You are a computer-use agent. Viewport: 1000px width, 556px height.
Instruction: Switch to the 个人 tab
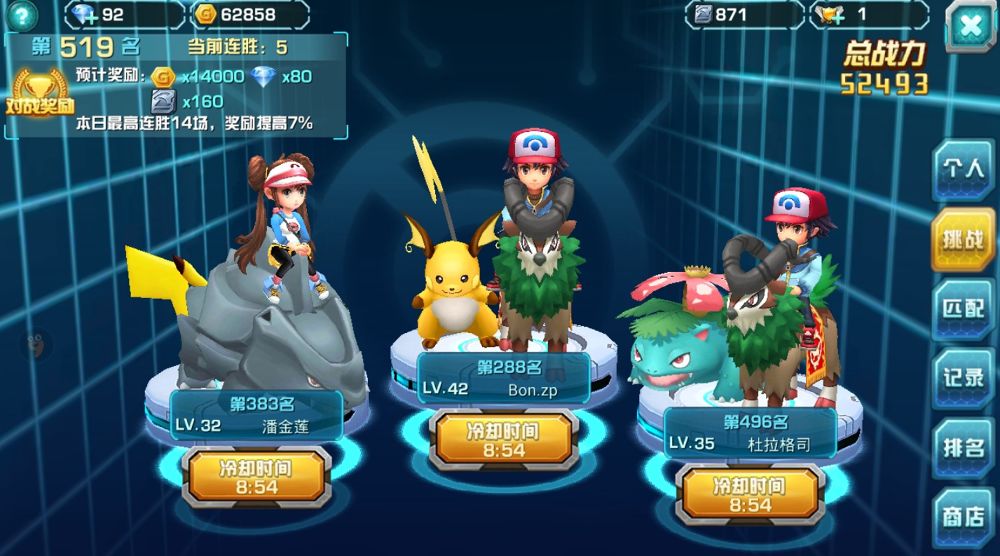click(963, 168)
